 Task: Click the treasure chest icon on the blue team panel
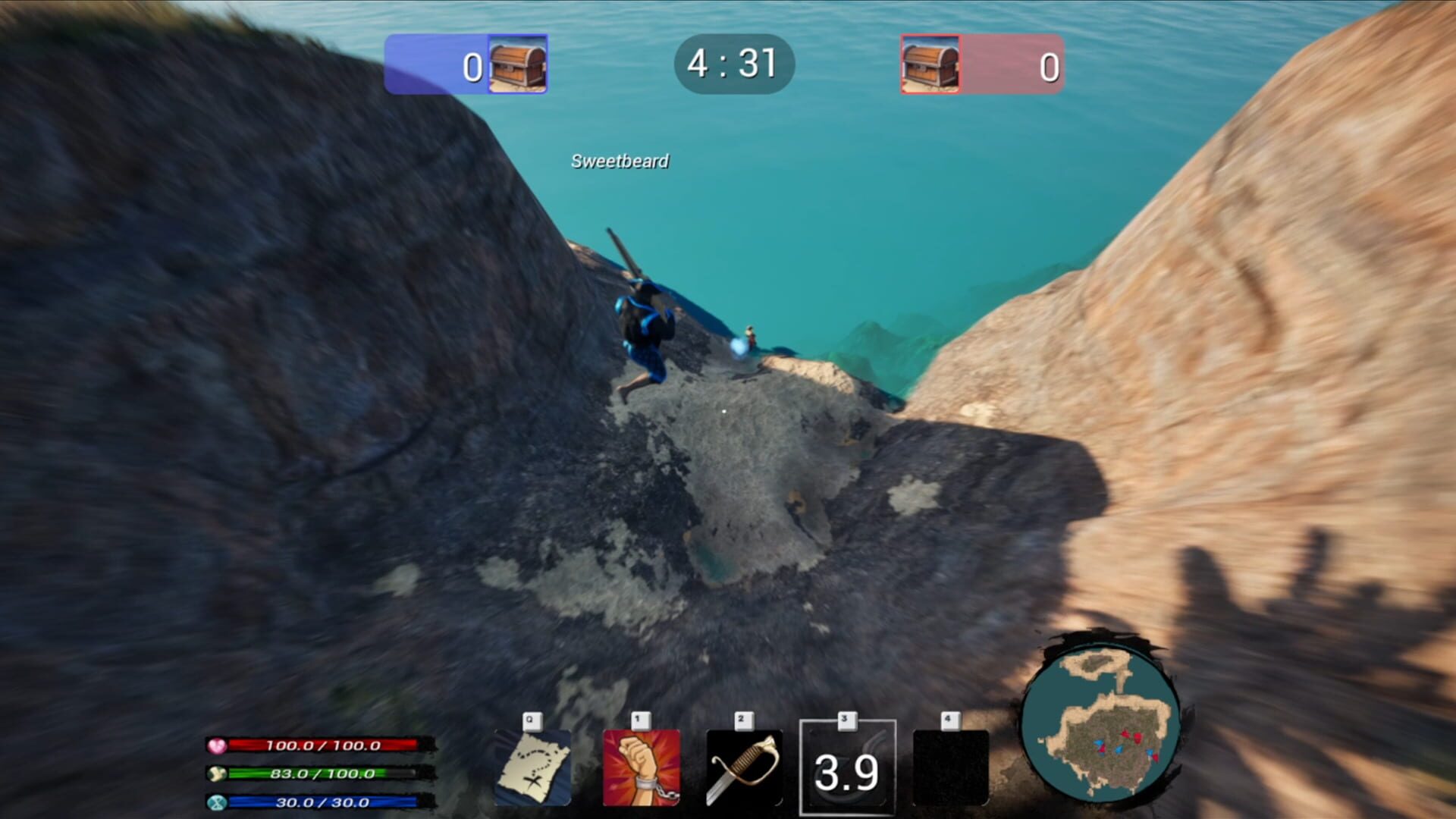click(516, 64)
